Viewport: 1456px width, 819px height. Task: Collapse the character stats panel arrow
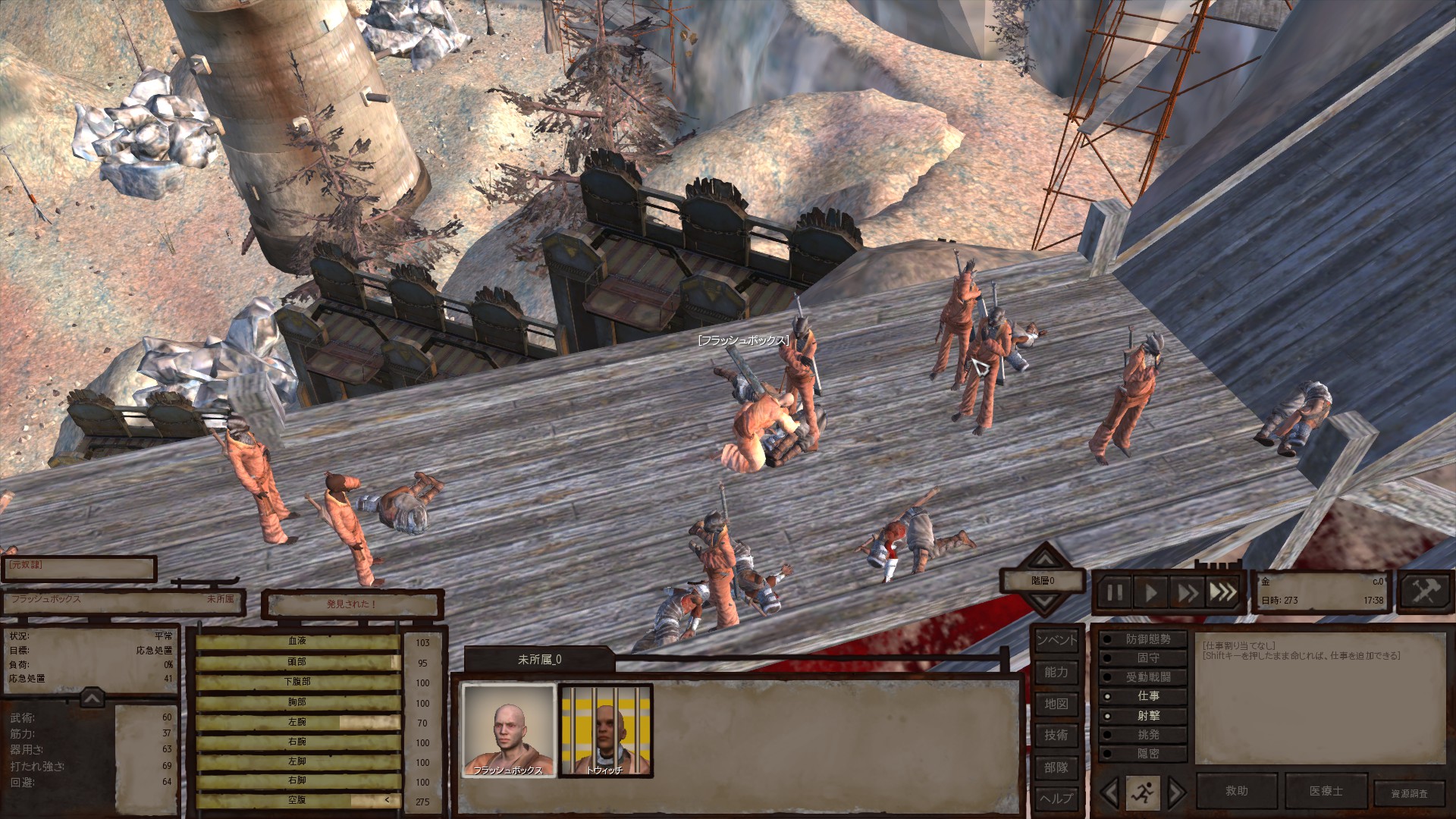coord(91,698)
